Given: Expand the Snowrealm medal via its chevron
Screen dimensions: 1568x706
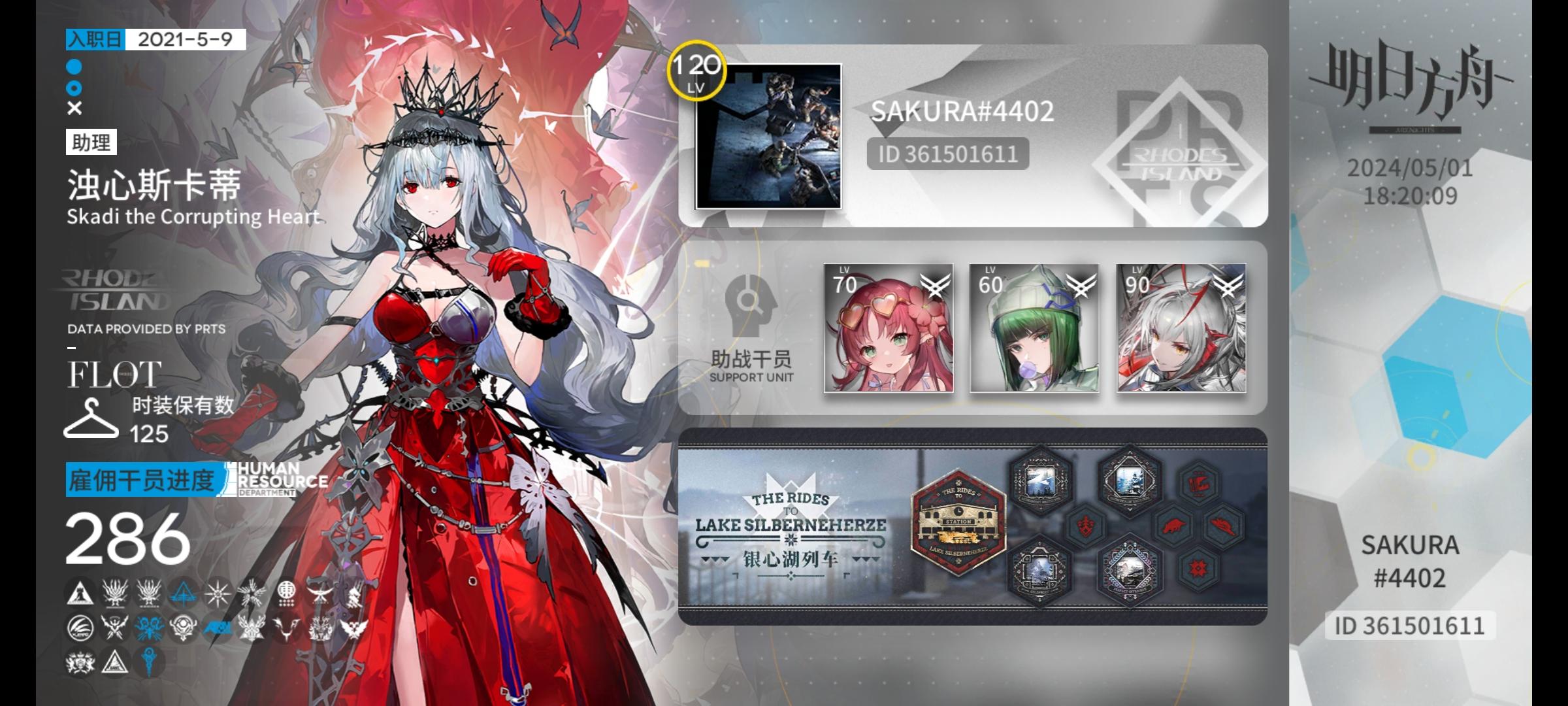Looking at the screenshot, I should pyautogui.click(x=1130, y=510).
